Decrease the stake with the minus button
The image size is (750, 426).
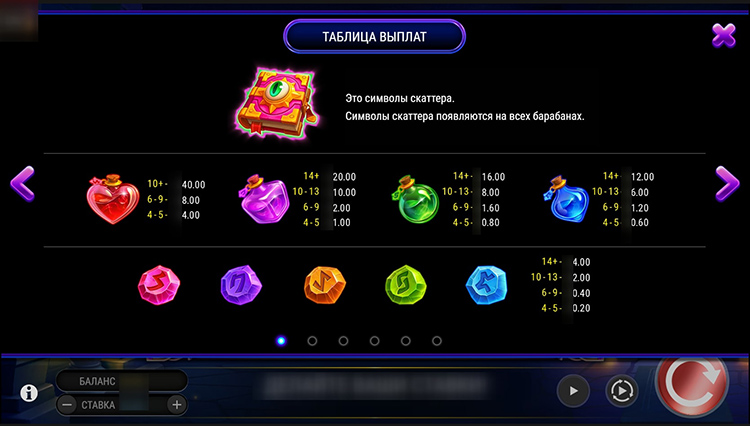[66, 405]
